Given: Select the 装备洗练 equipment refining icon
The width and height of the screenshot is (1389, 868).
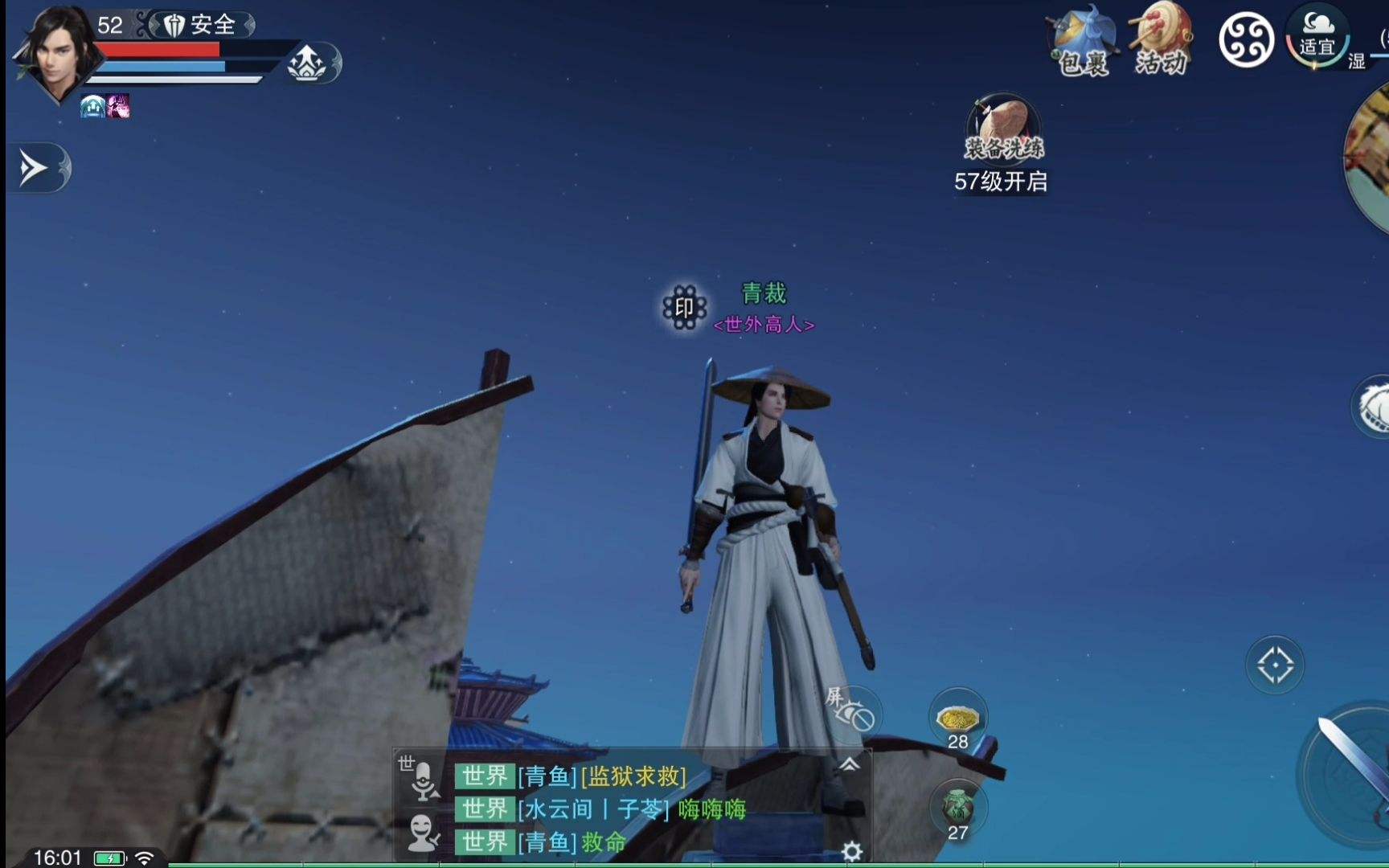Looking at the screenshot, I should [x=1003, y=129].
